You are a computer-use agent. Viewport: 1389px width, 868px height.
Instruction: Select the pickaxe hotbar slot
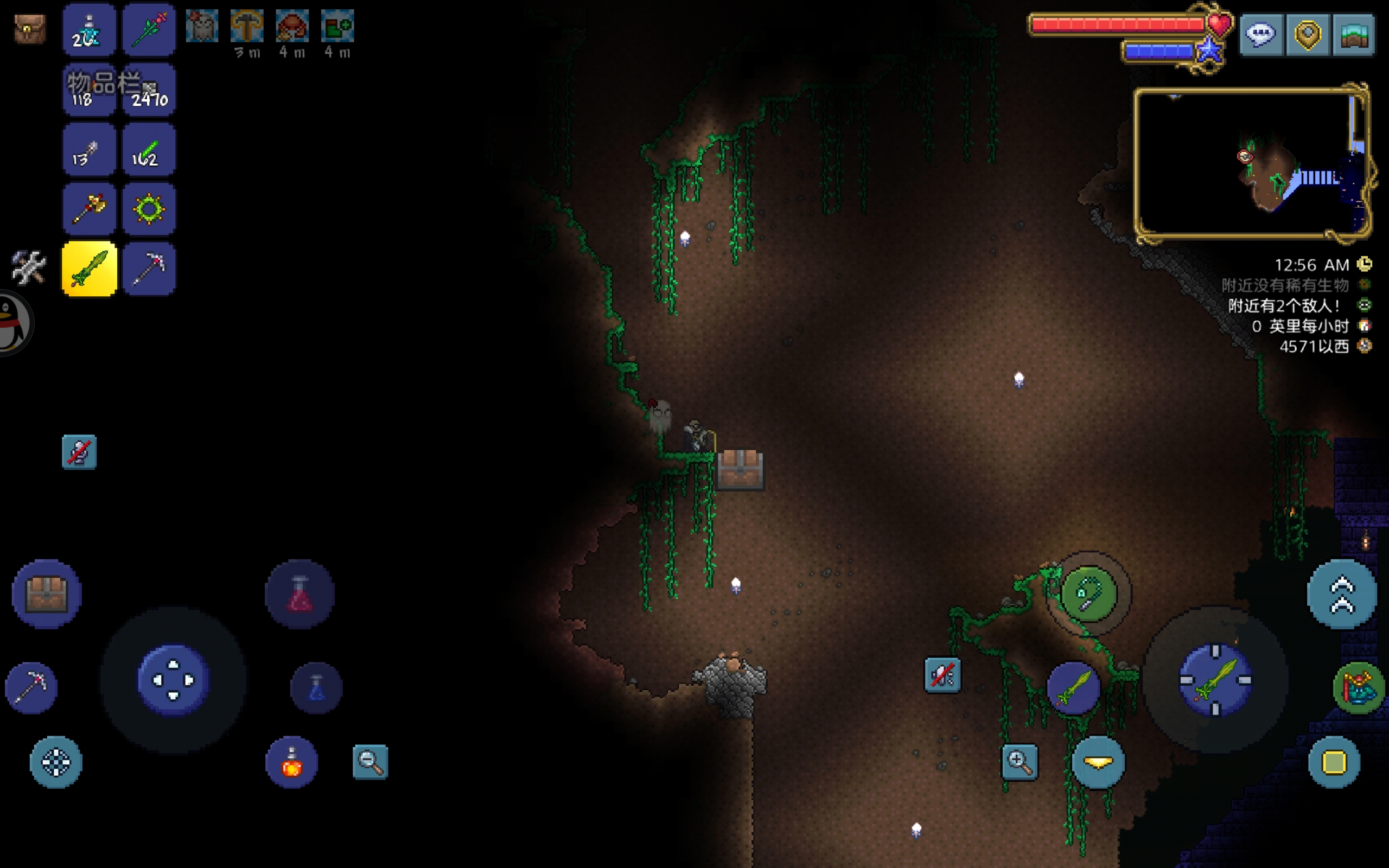click(x=149, y=269)
